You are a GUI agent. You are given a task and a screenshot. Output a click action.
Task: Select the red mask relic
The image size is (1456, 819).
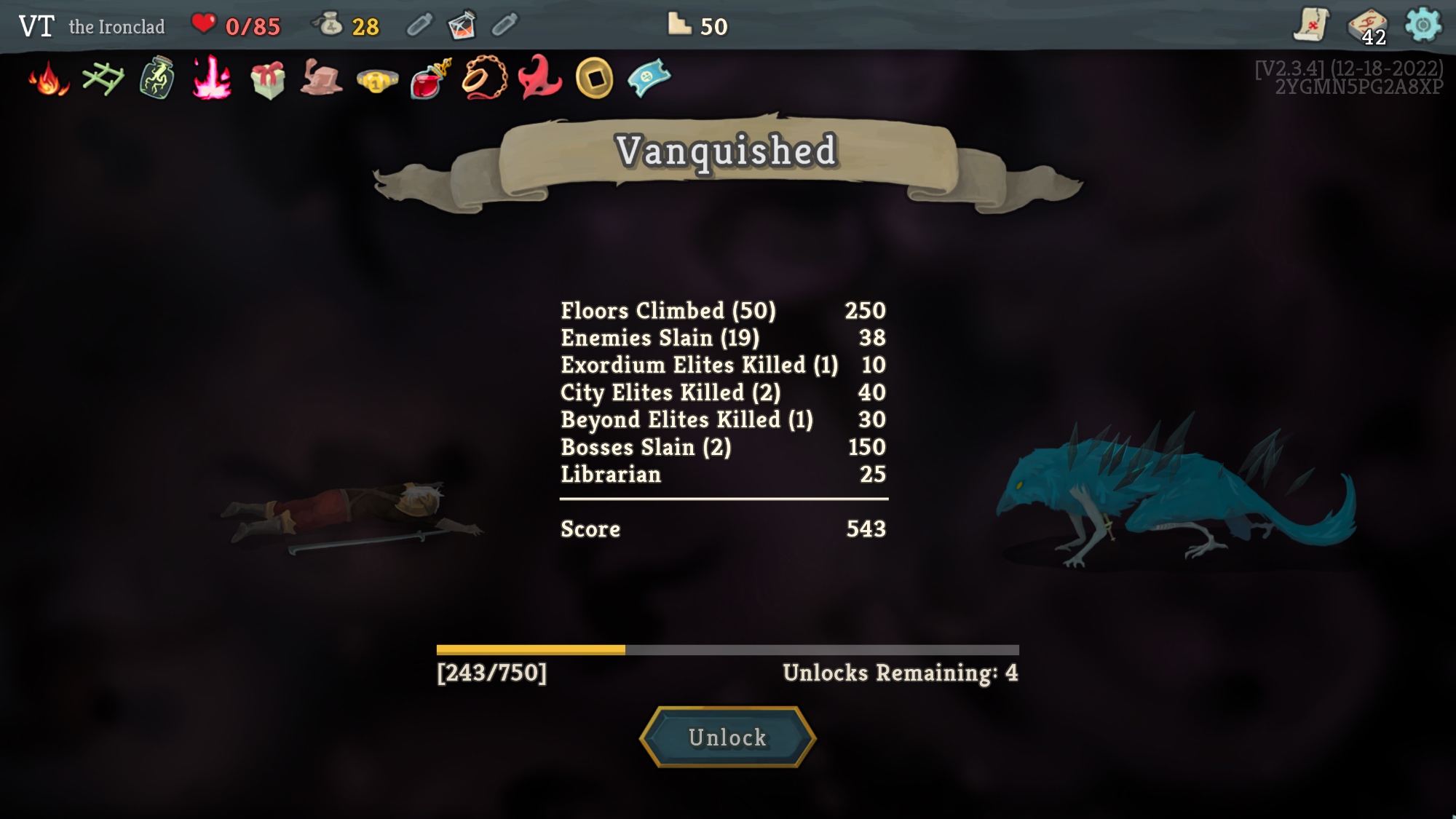pos(539,77)
